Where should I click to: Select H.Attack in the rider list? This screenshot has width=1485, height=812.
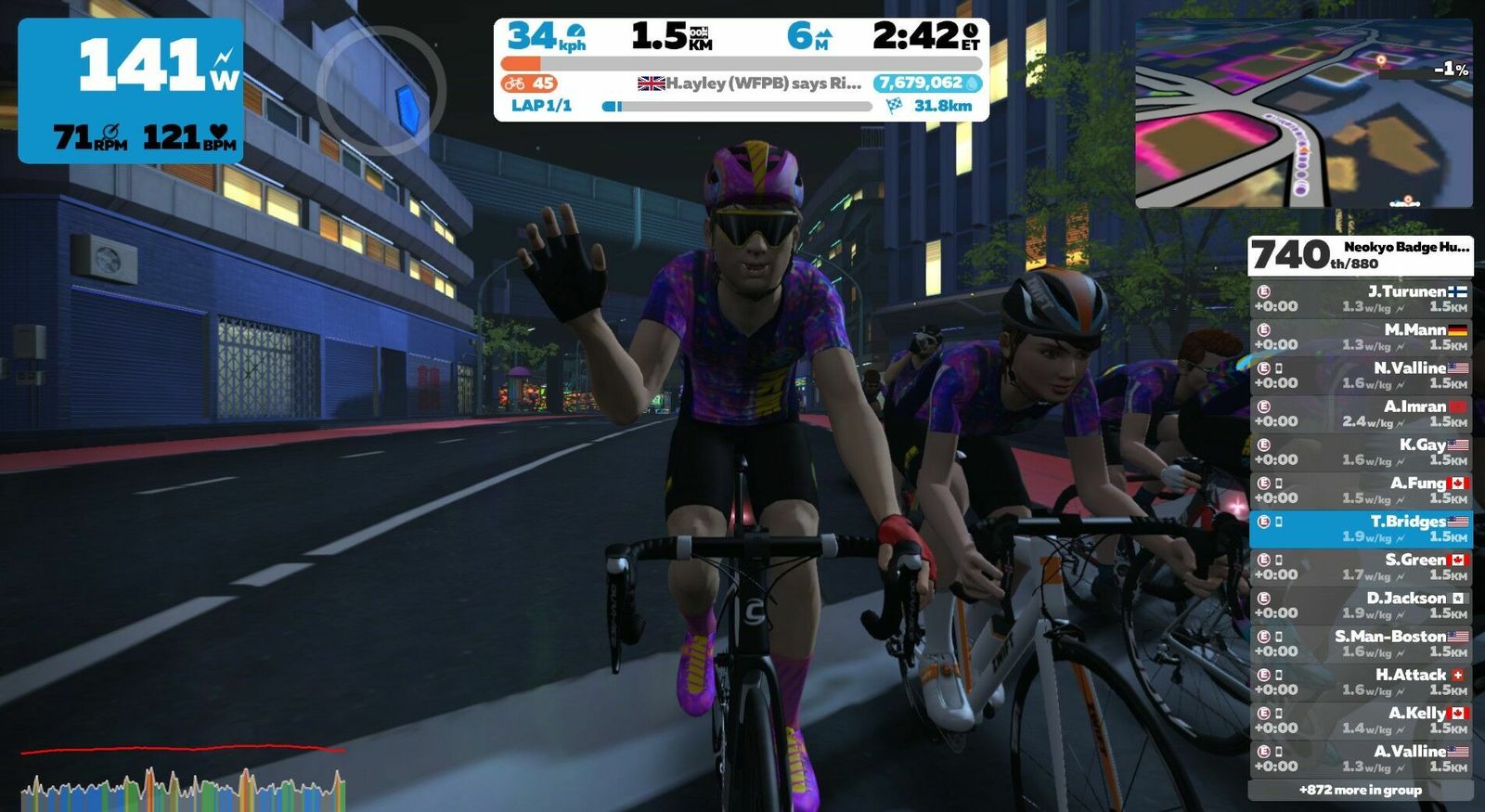pos(1360,682)
